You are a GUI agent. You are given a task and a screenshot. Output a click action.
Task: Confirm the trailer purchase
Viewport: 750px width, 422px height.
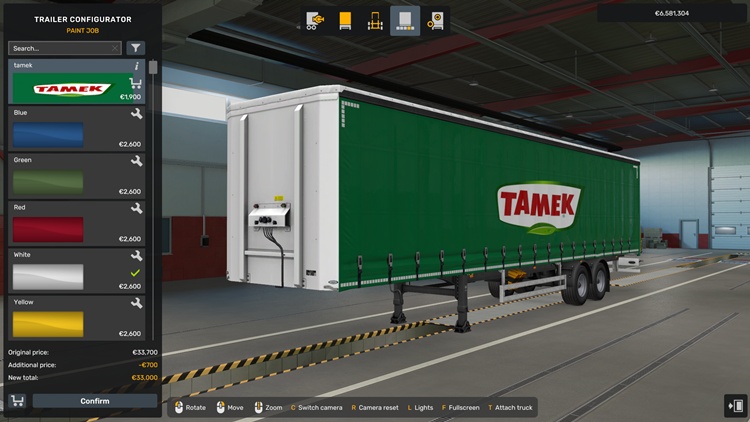point(95,401)
